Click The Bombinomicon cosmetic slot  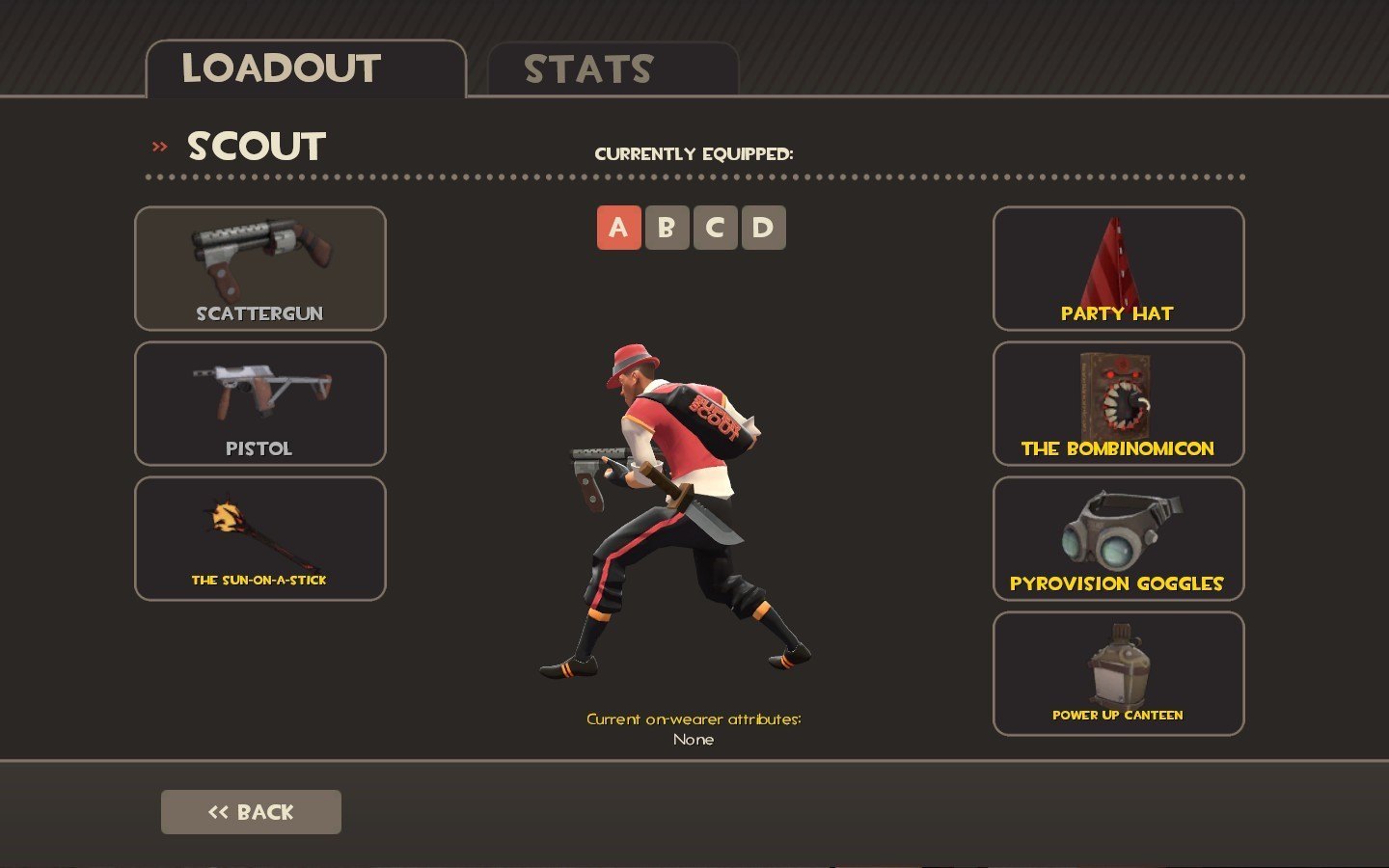1118,404
